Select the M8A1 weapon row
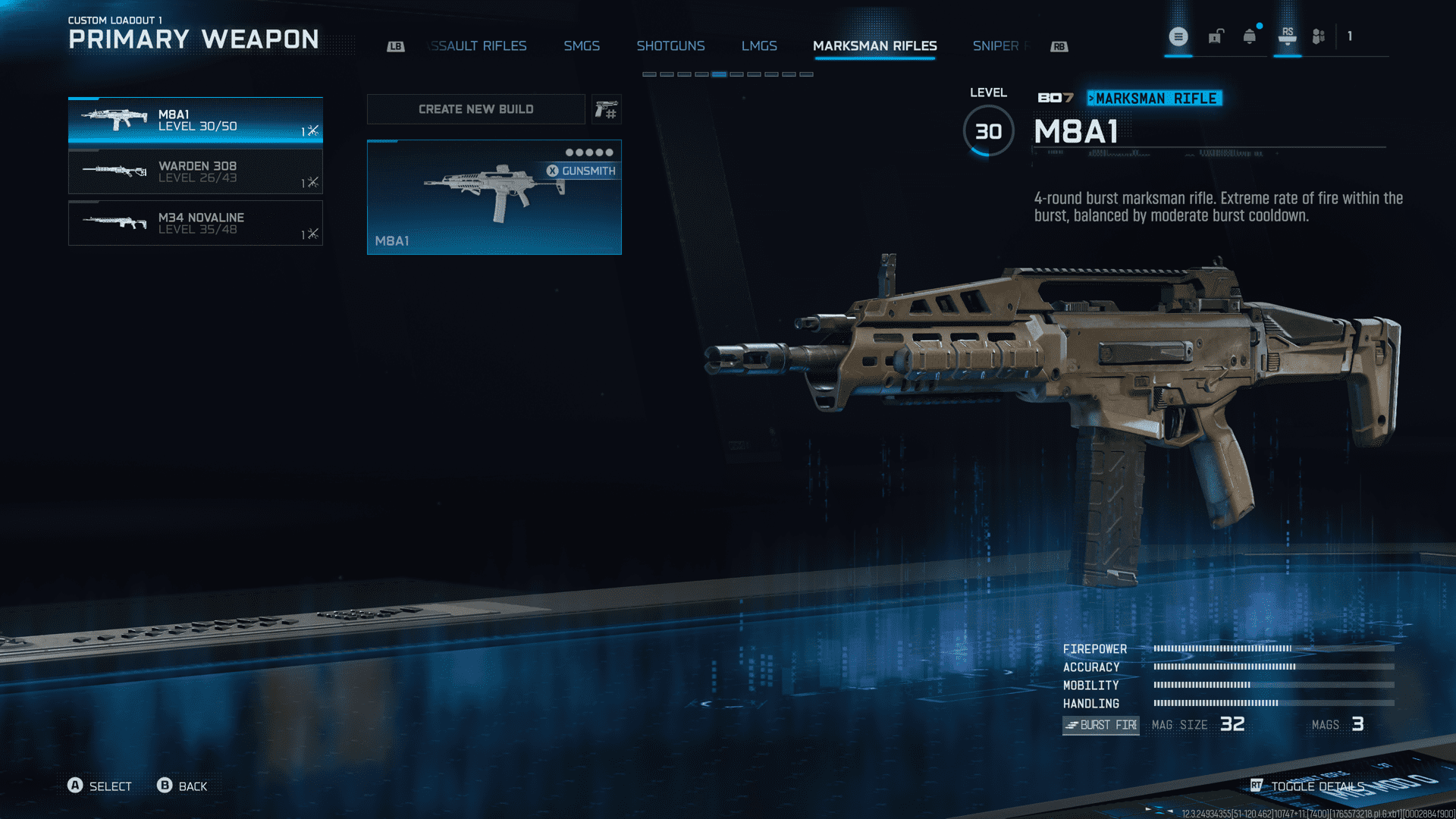The height and width of the screenshot is (819, 1456). tap(195, 121)
